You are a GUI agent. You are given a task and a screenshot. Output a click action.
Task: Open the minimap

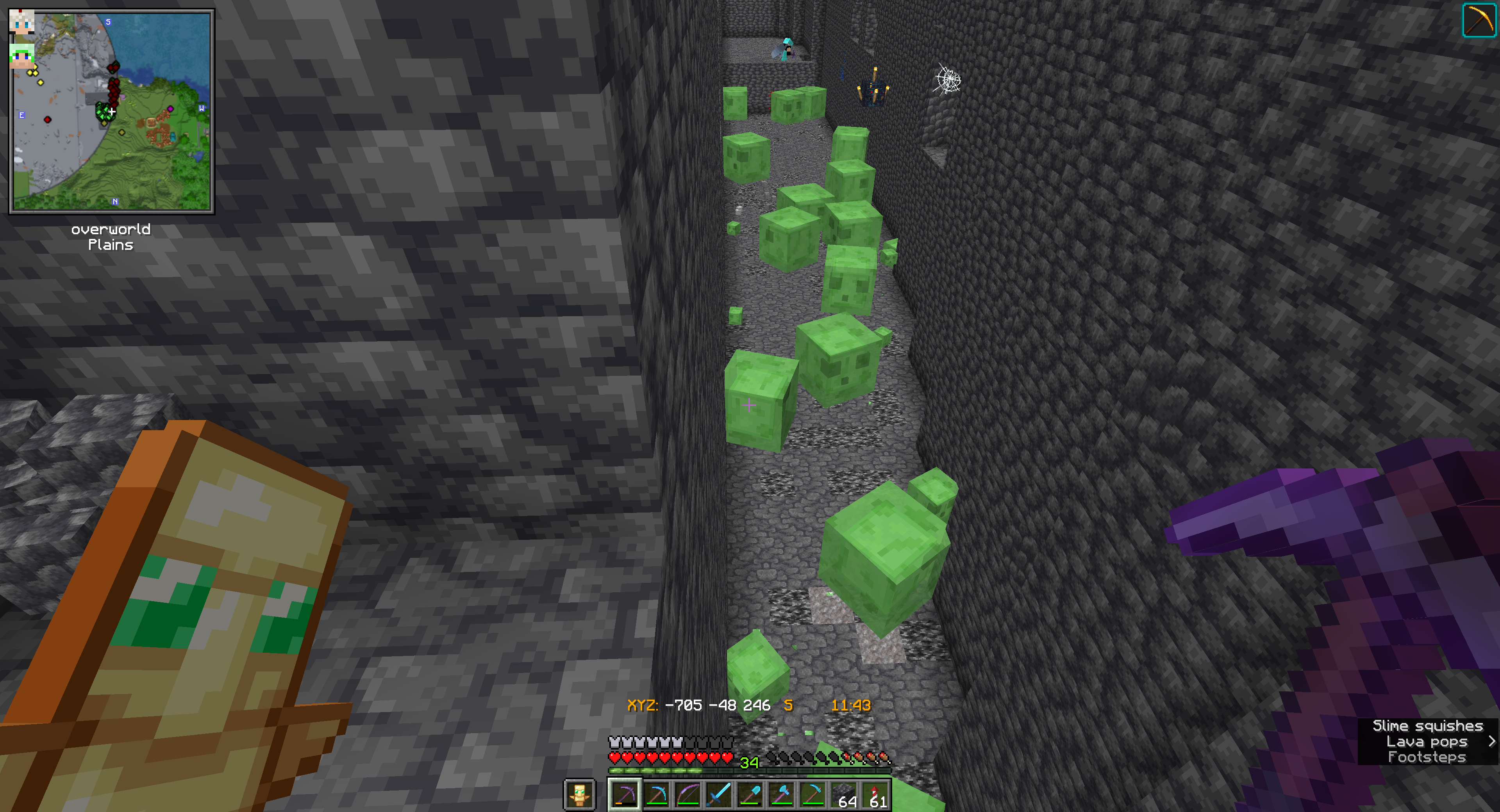112,111
